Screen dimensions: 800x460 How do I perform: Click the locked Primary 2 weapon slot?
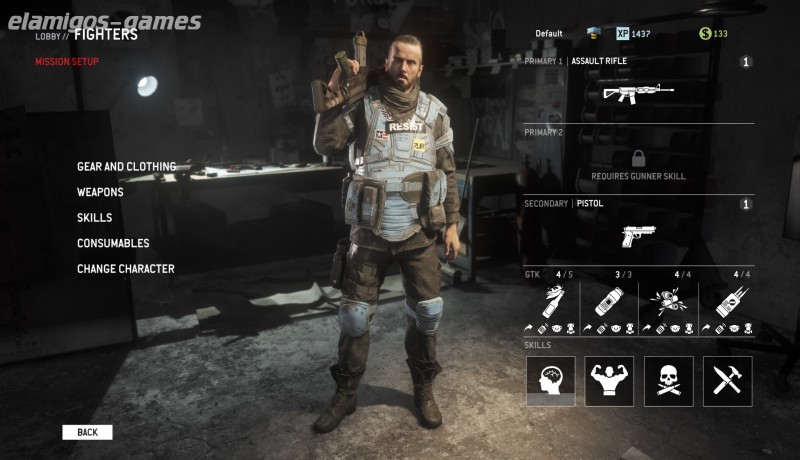(x=638, y=160)
